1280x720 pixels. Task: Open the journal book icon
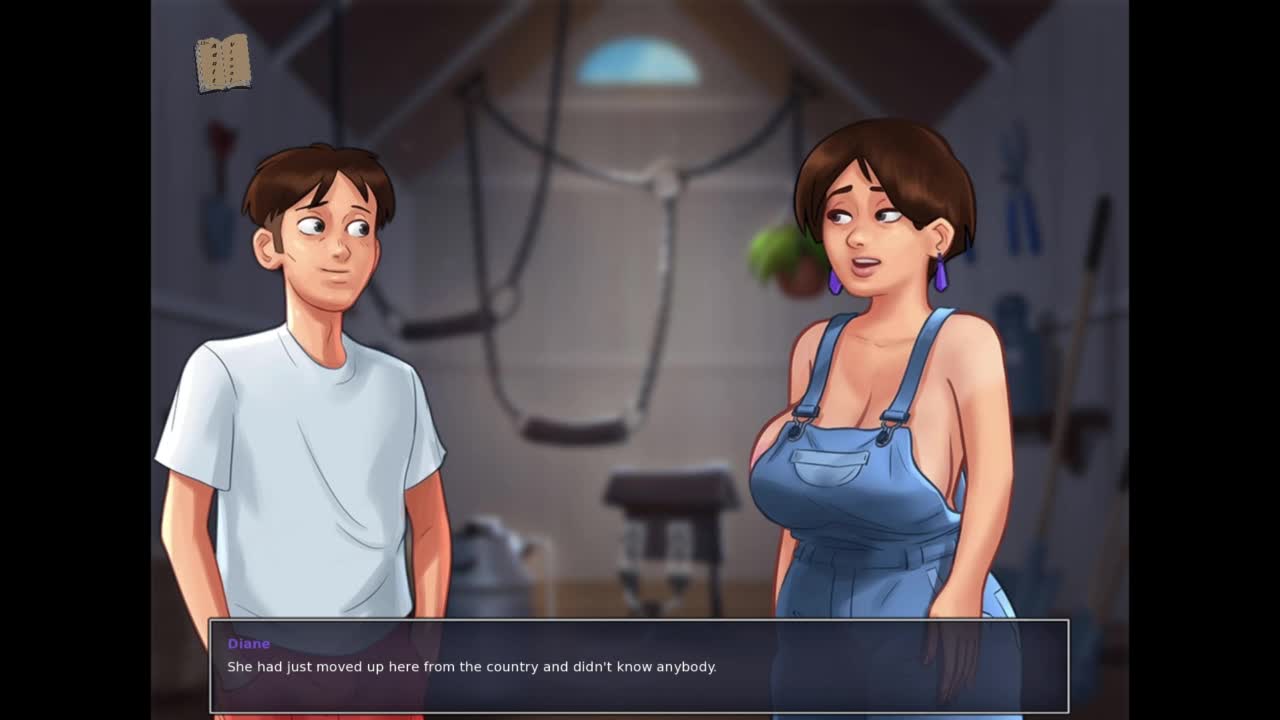coord(223,64)
